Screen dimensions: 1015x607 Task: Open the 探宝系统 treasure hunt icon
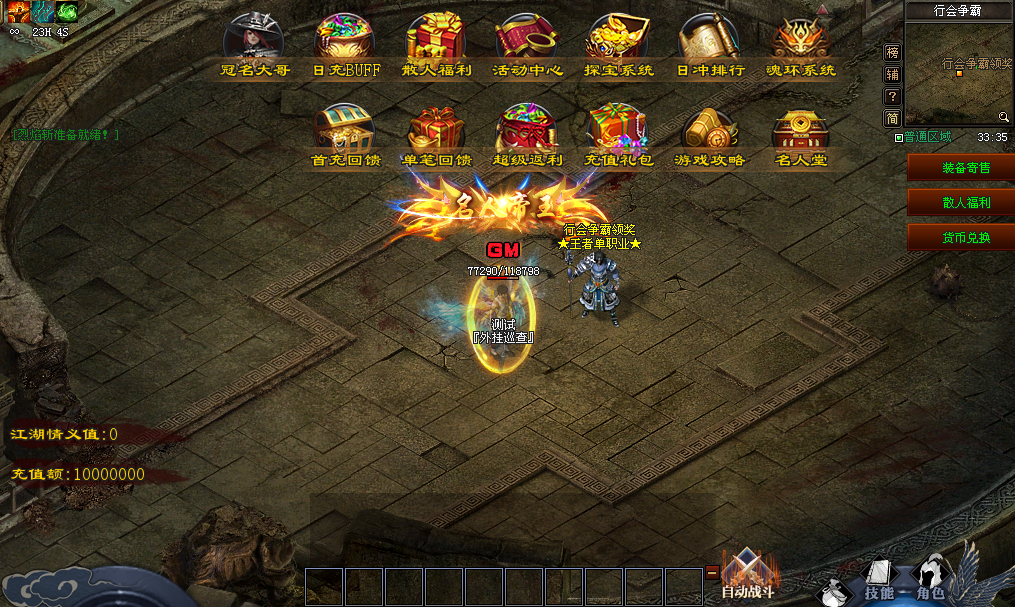coord(618,42)
